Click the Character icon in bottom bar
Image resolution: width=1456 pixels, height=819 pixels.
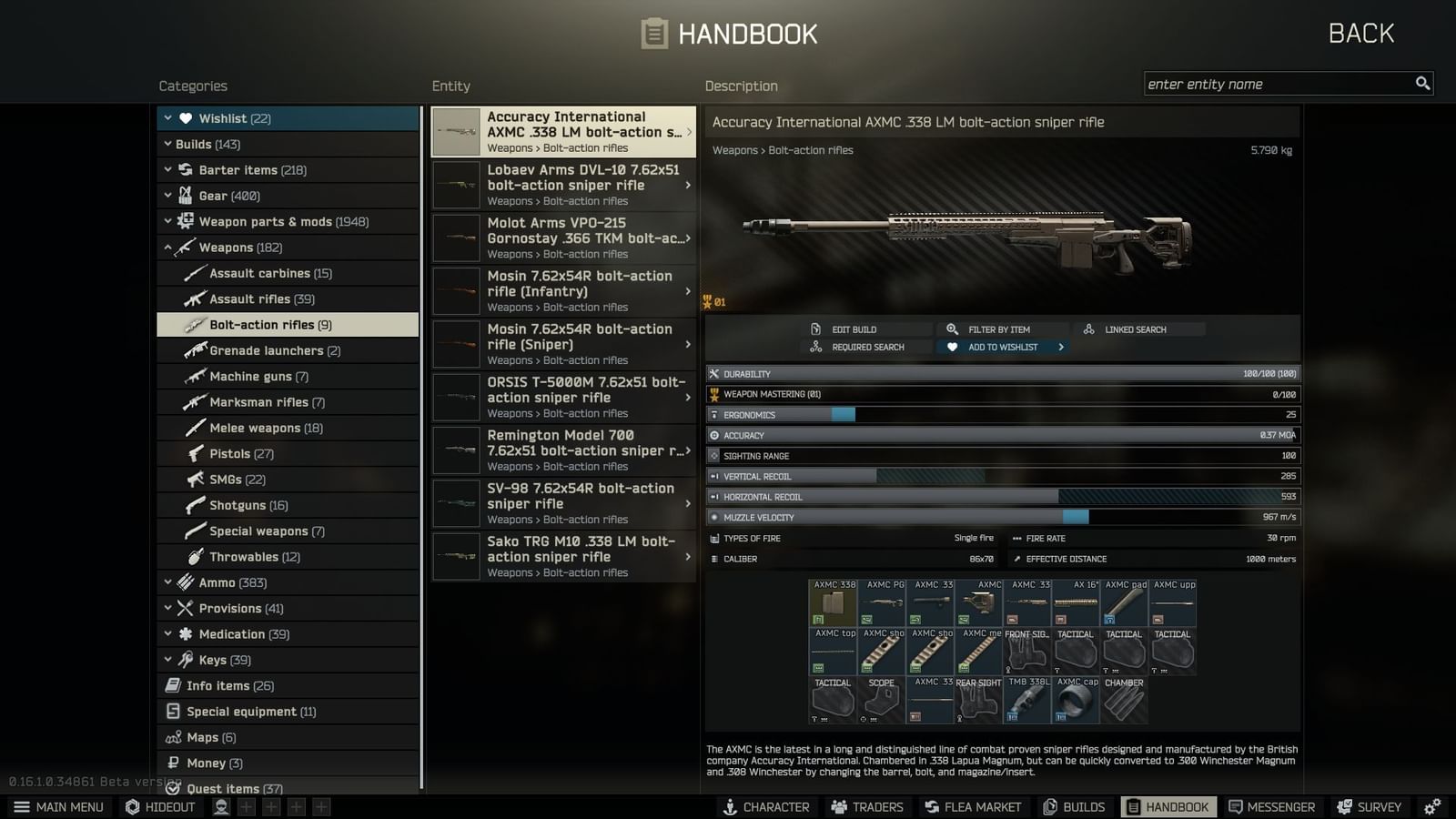728,806
